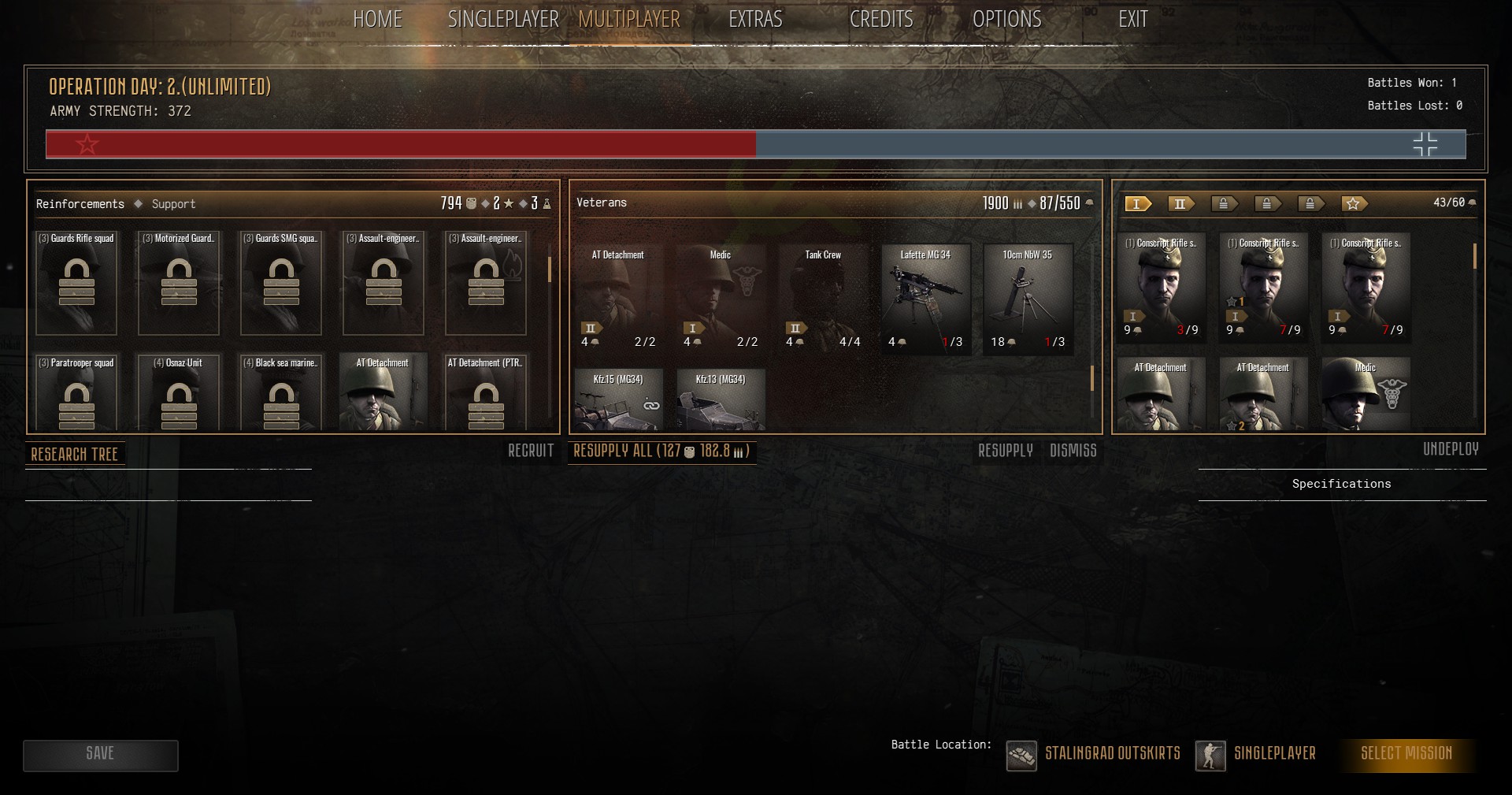Switch to deployment stage II tab
Viewport: 1512px width, 795px height.
pos(1180,204)
